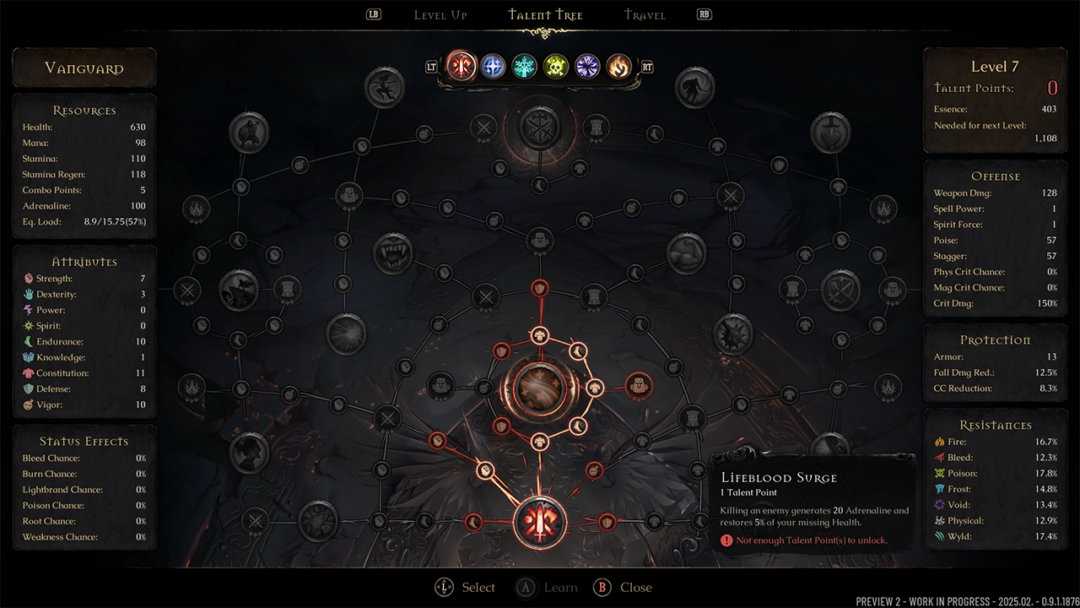Select the green skull talent category

coord(556,66)
